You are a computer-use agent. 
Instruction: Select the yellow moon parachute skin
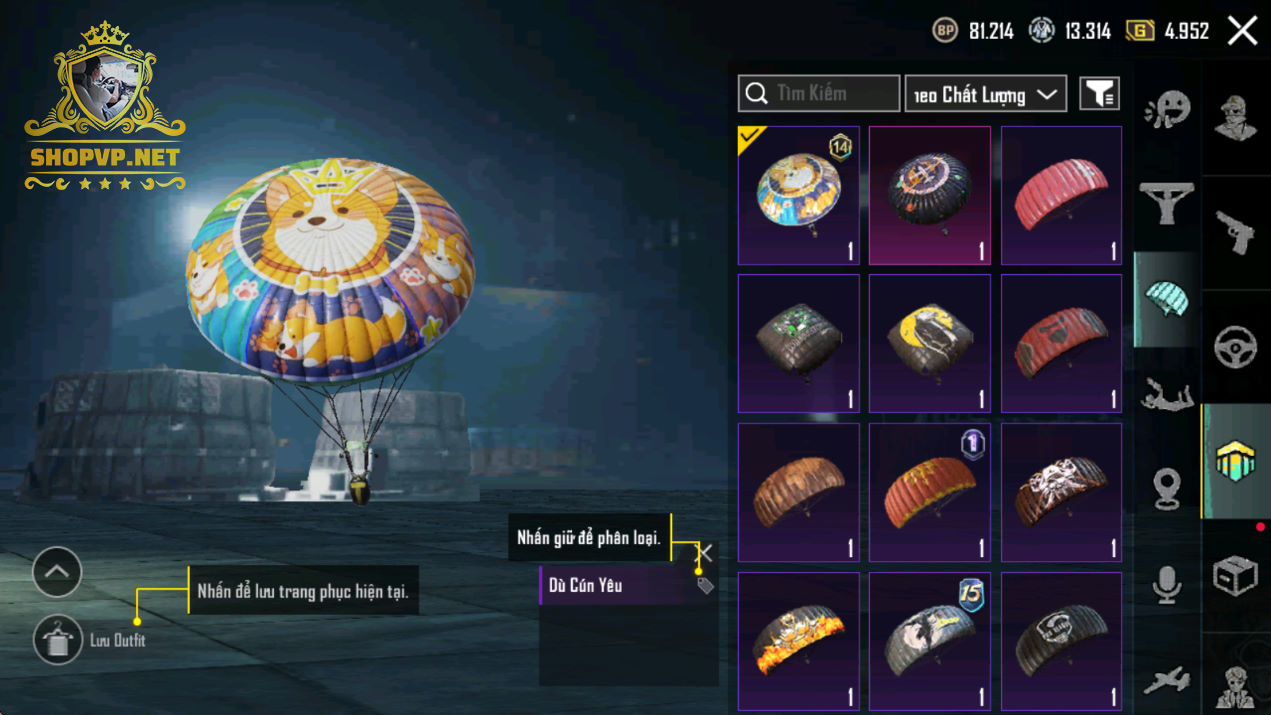929,343
